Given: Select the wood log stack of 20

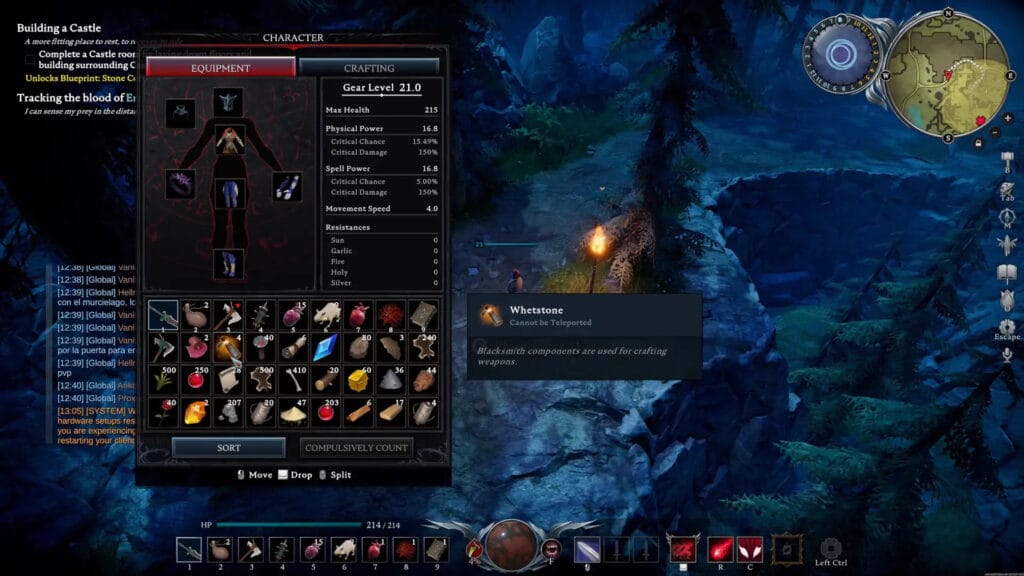Looking at the screenshot, I should click(x=326, y=379).
